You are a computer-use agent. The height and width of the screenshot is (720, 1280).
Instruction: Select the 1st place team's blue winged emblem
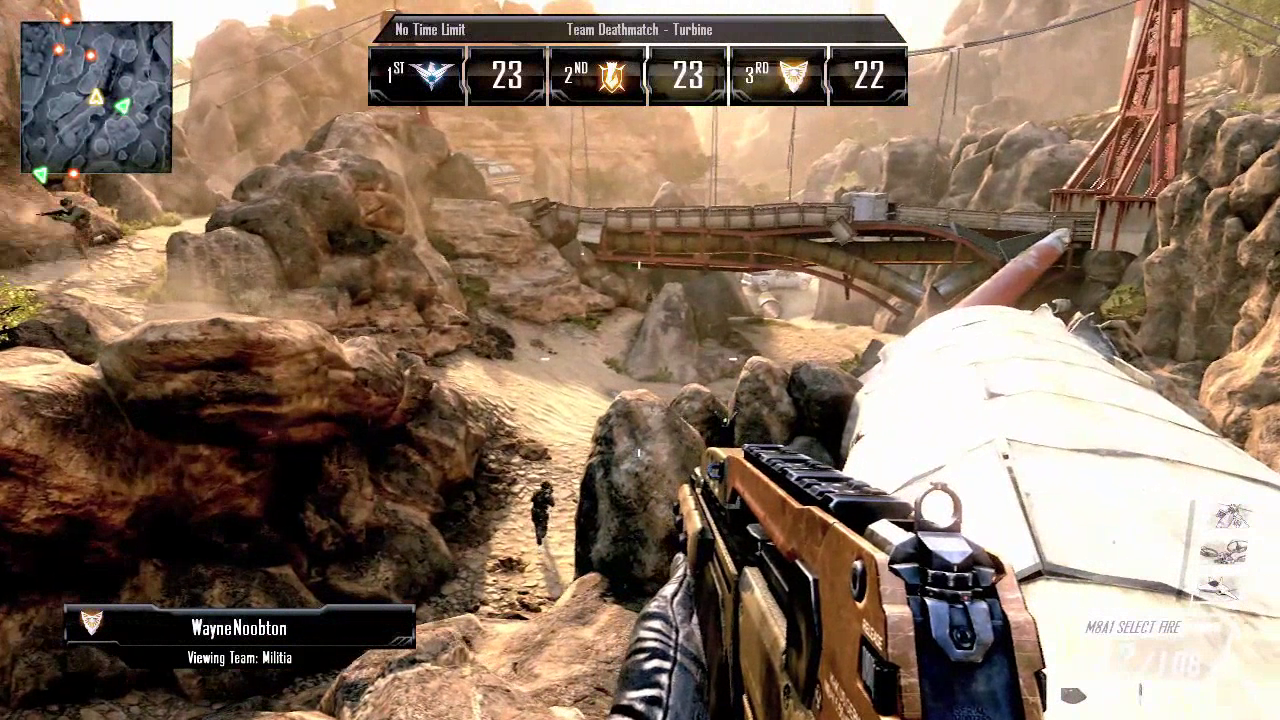(x=432, y=76)
